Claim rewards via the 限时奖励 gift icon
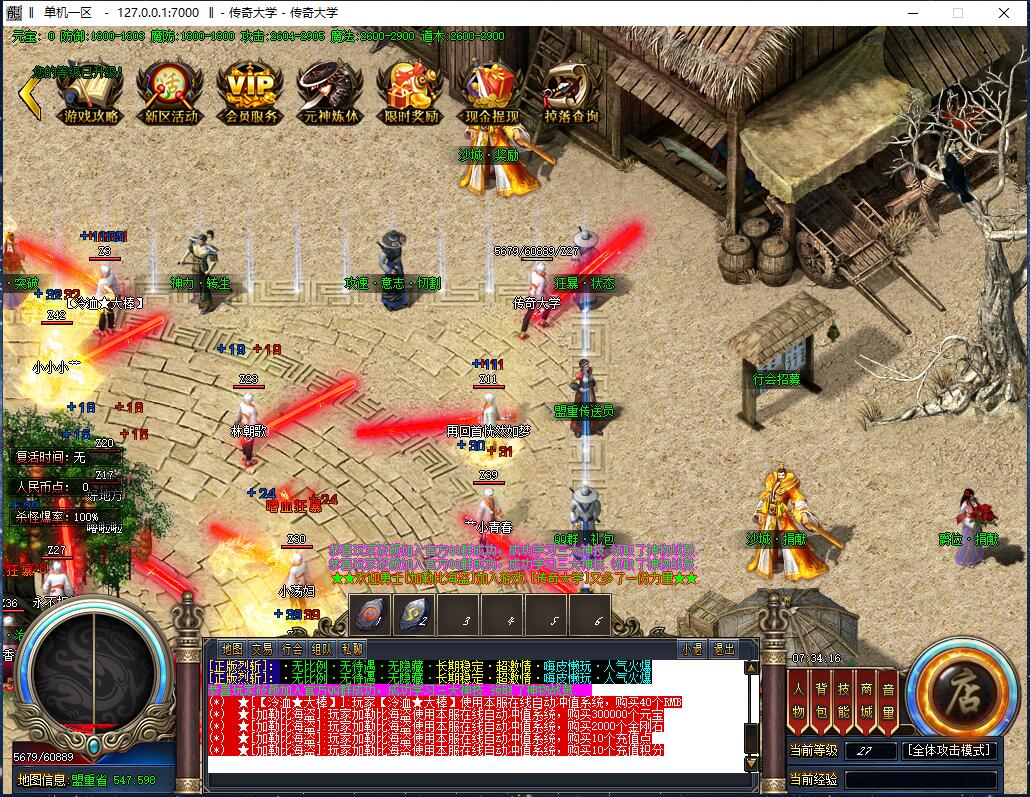Viewport: 1030px width, 797px height. [x=411, y=91]
